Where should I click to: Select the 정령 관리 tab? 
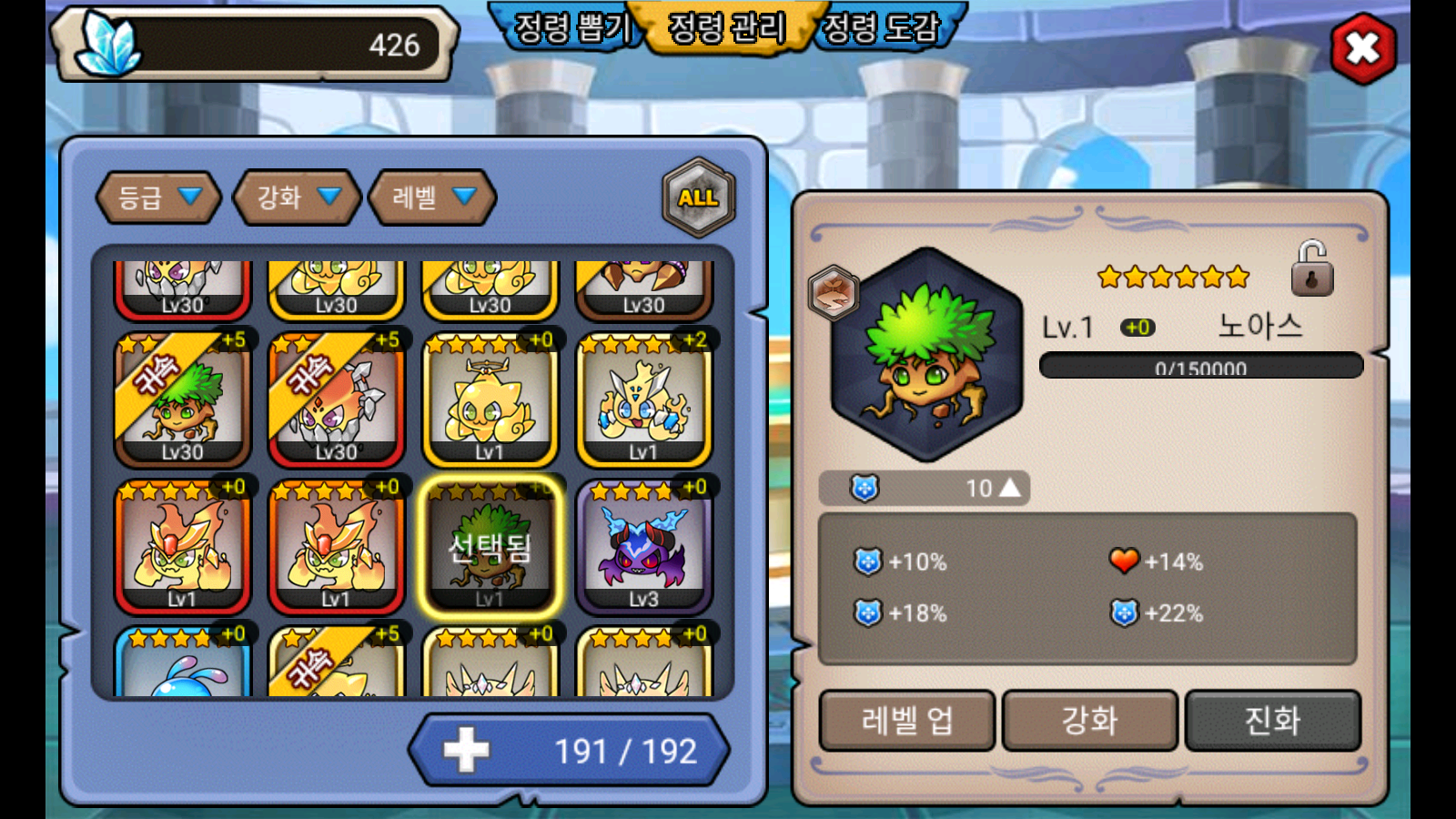(726, 27)
